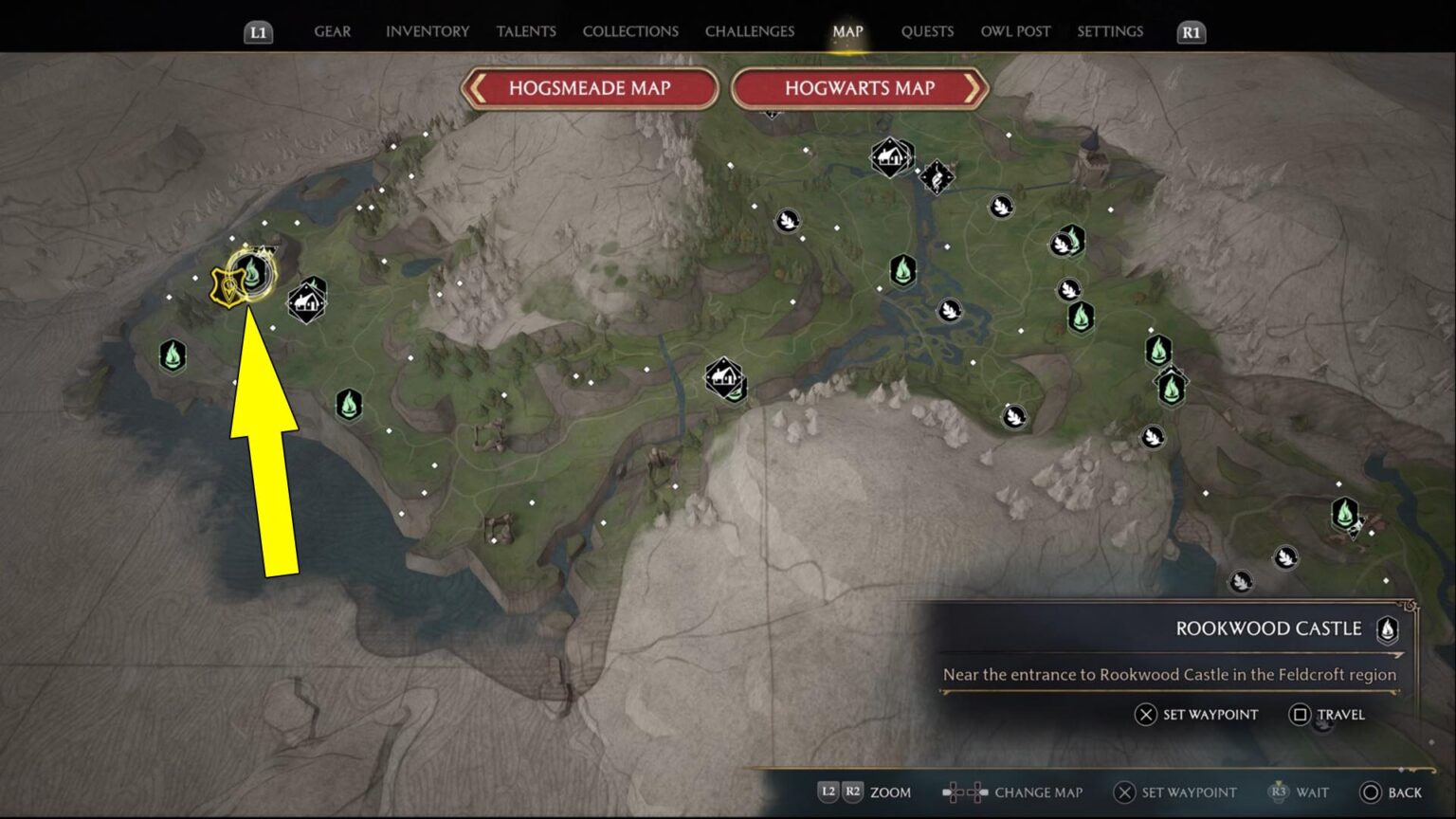Viewport: 1456px width, 819px height.
Task: Open the Quests tab
Action: tap(927, 31)
